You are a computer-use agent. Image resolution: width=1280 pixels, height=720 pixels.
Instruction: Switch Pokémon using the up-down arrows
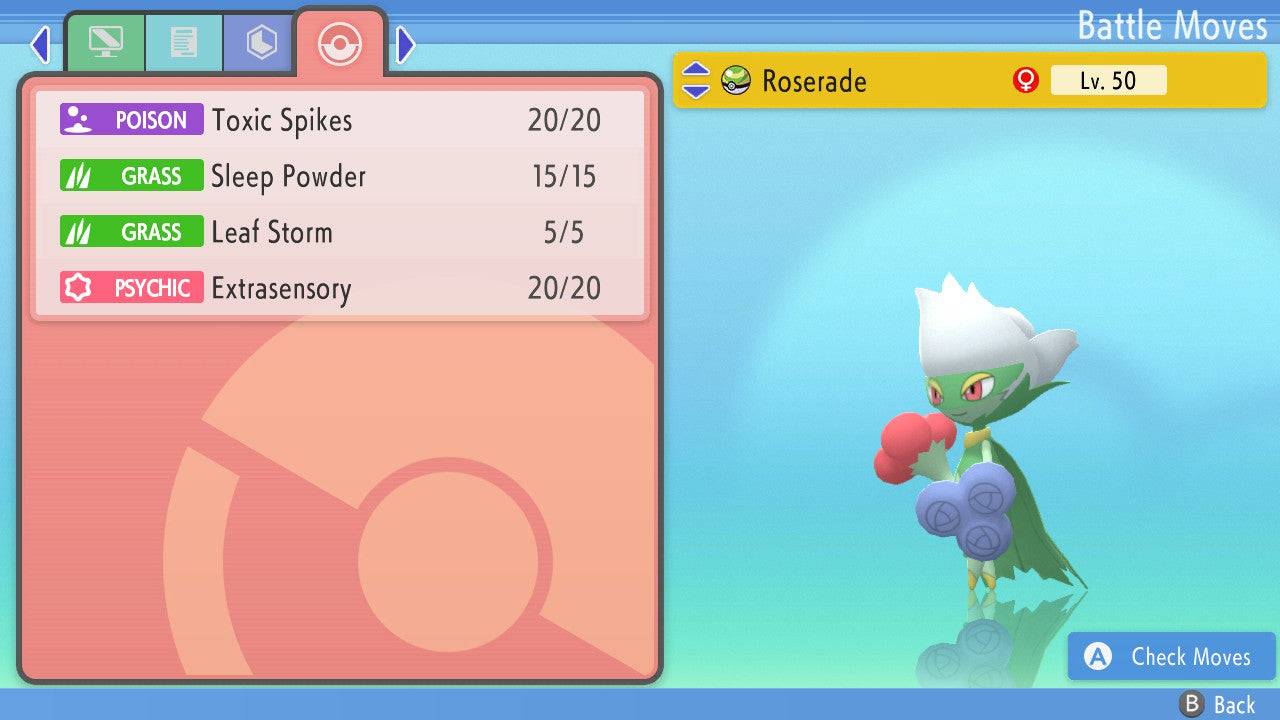pos(696,81)
